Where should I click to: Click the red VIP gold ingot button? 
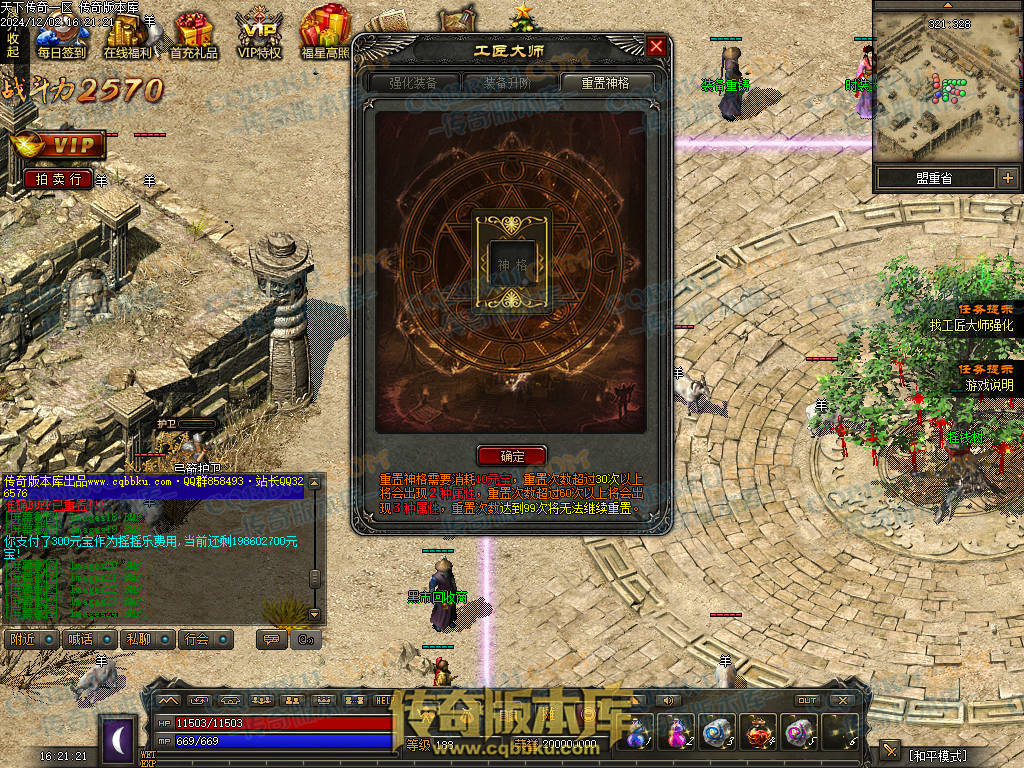(58, 145)
